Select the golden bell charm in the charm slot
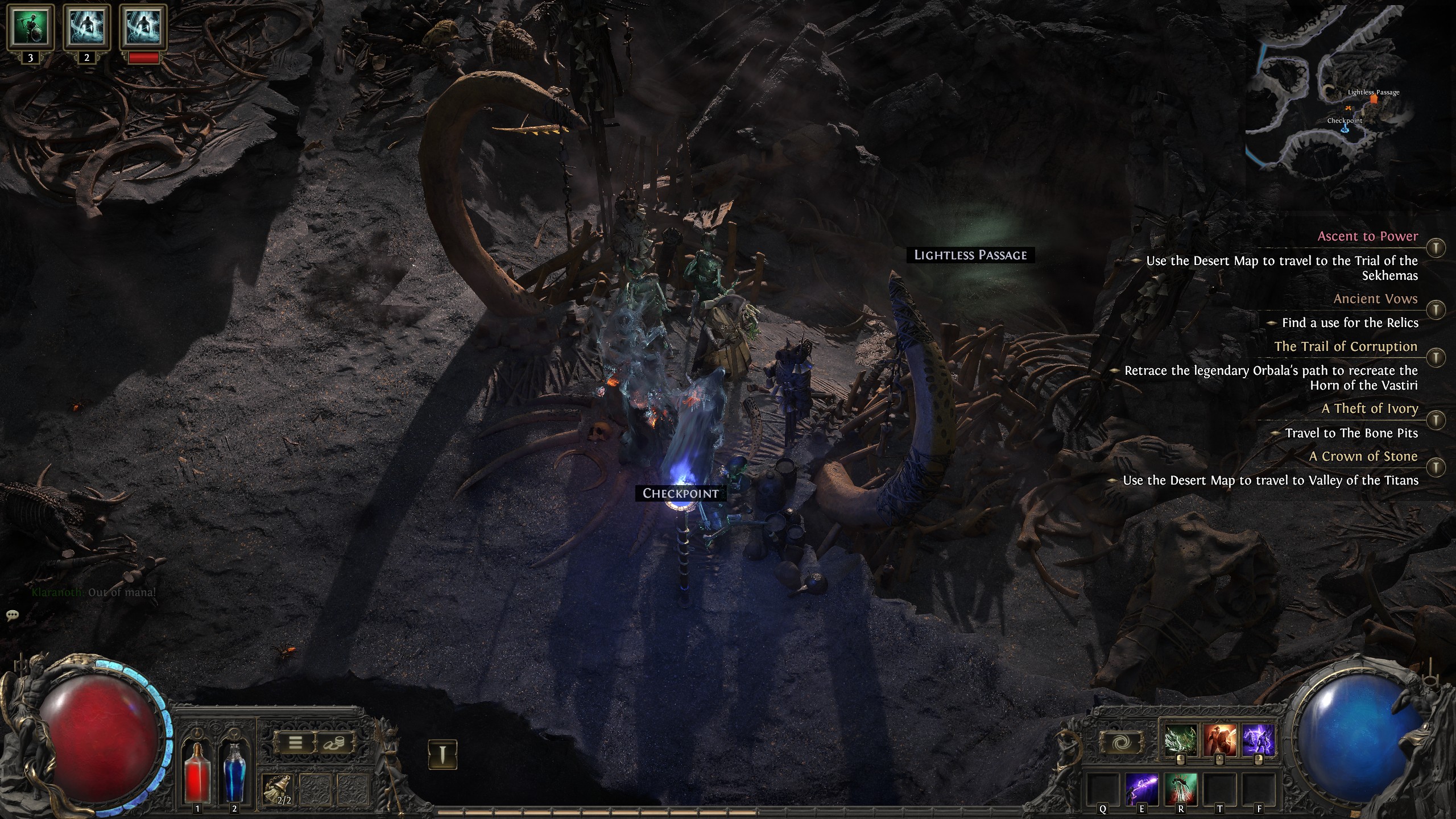1456x819 pixels. pos(276,789)
